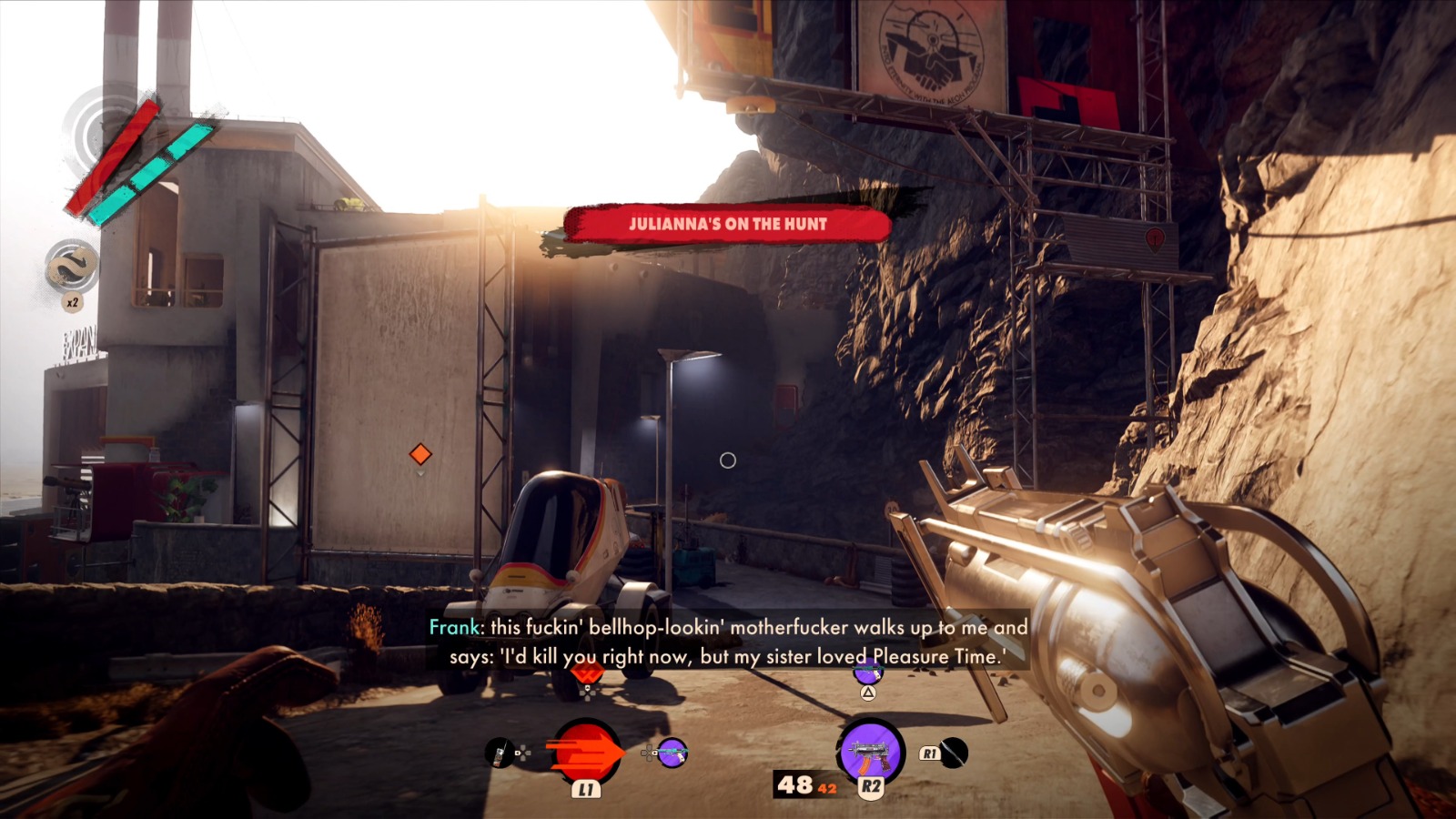The height and width of the screenshot is (819, 1456).
Task: Select the hackamajig radio gadget icon
Action: pyautogui.click(x=499, y=753)
